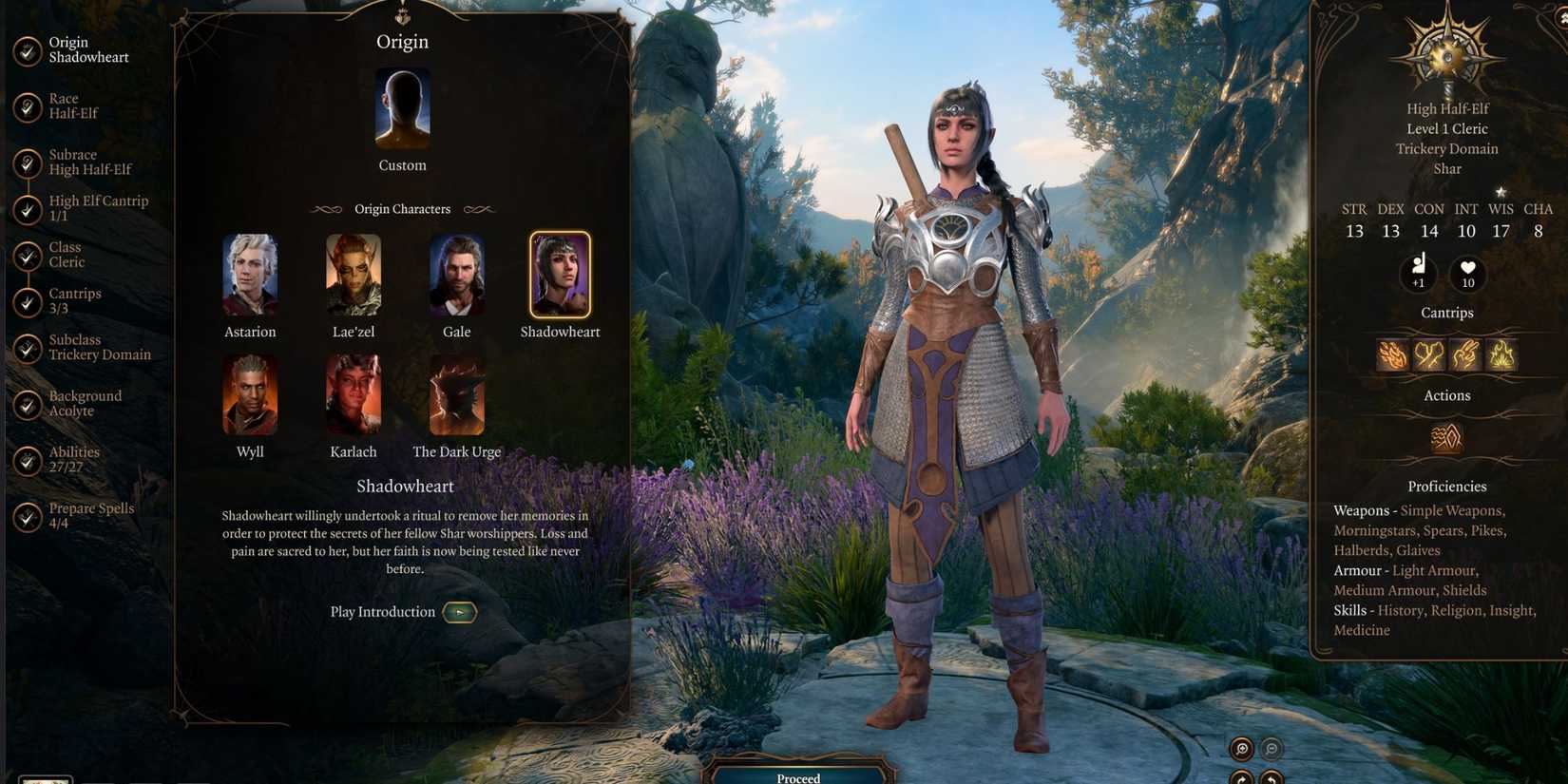Screen dimensions: 1568x784
Task: Click the +1 movement speed icon
Action: (1418, 275)
